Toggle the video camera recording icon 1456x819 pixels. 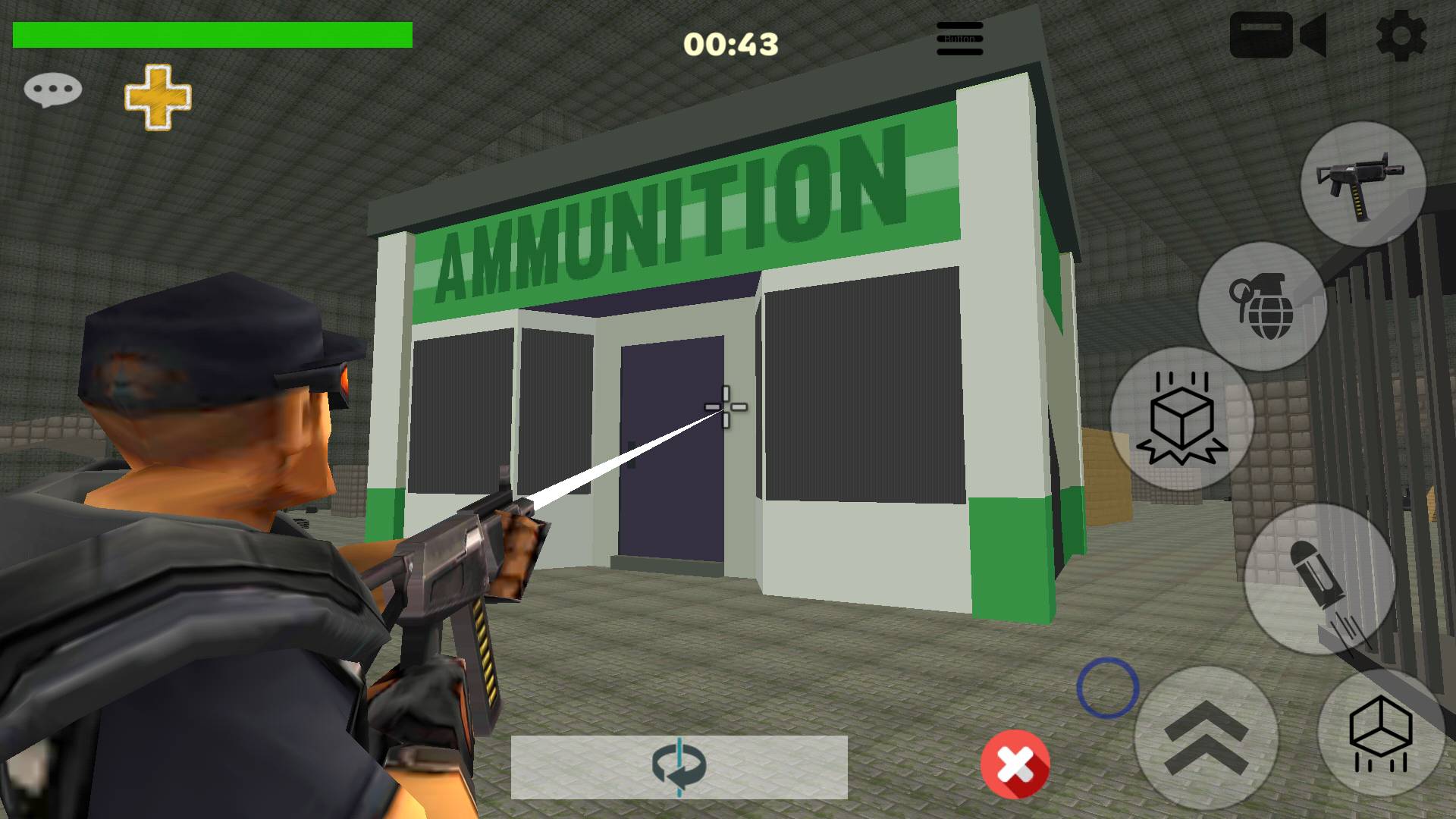(x=1278, y=35)
